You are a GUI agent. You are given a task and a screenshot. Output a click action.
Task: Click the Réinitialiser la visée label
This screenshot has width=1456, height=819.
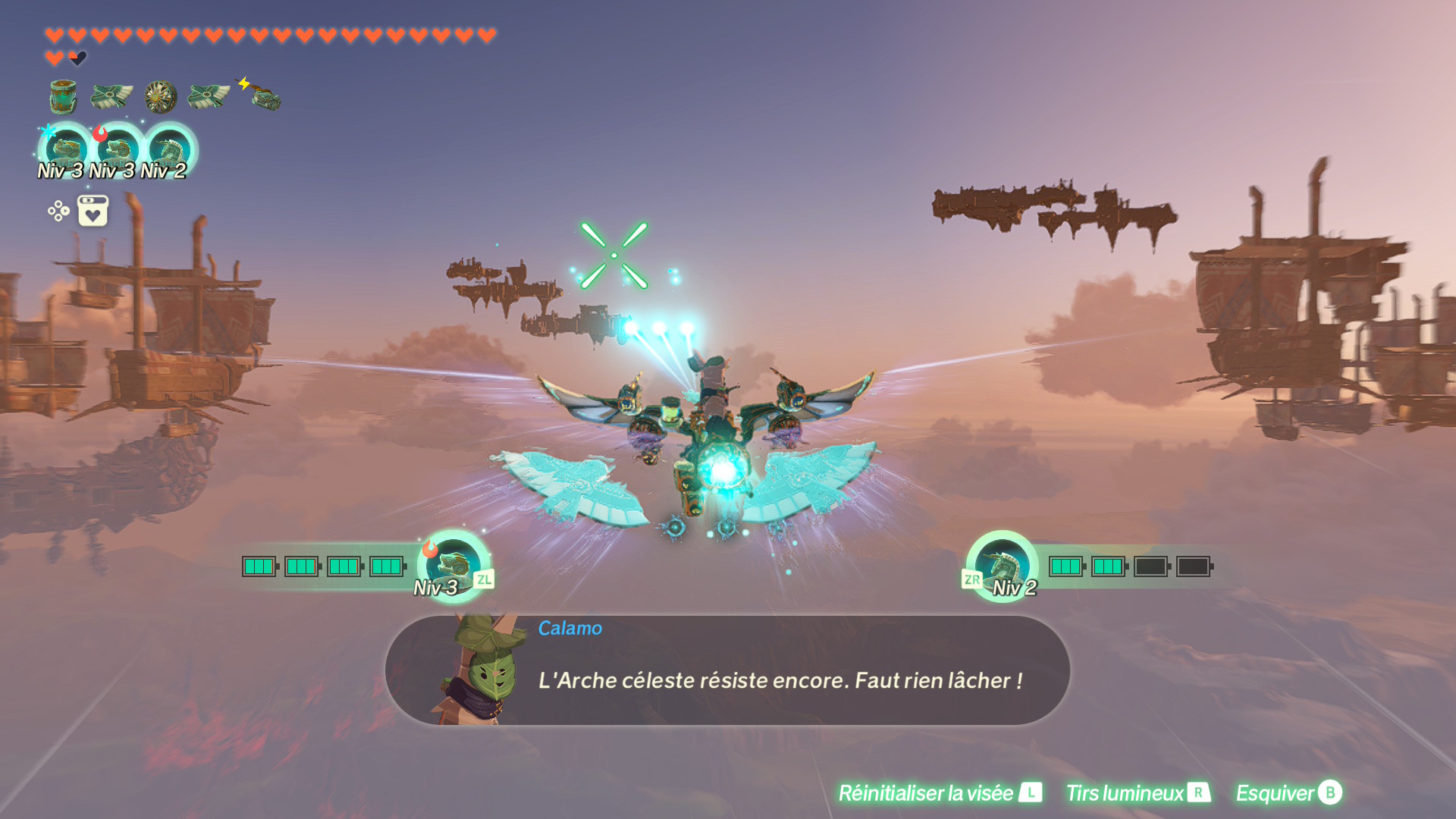coord(925,793)
